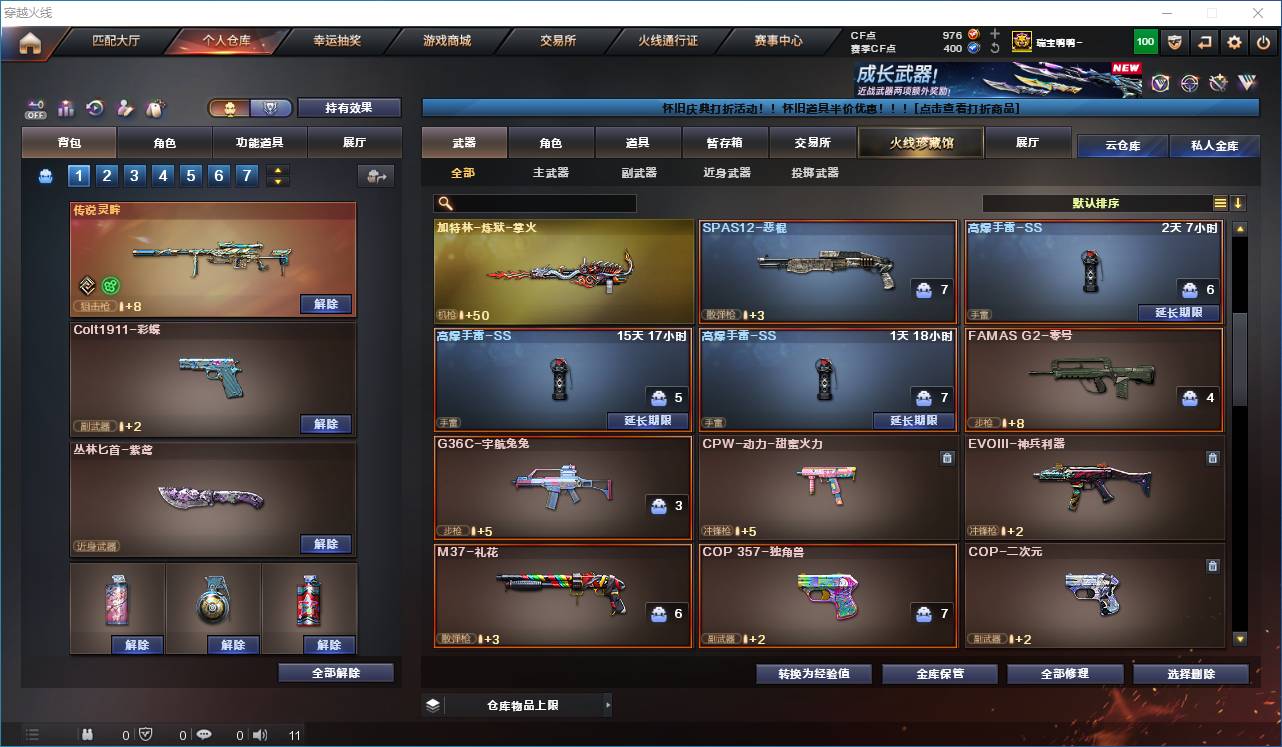Open the weapon repair wrench icon near top right
Image resolution: width=1282 pixels, height=747 pixels.
(1219, 82)
